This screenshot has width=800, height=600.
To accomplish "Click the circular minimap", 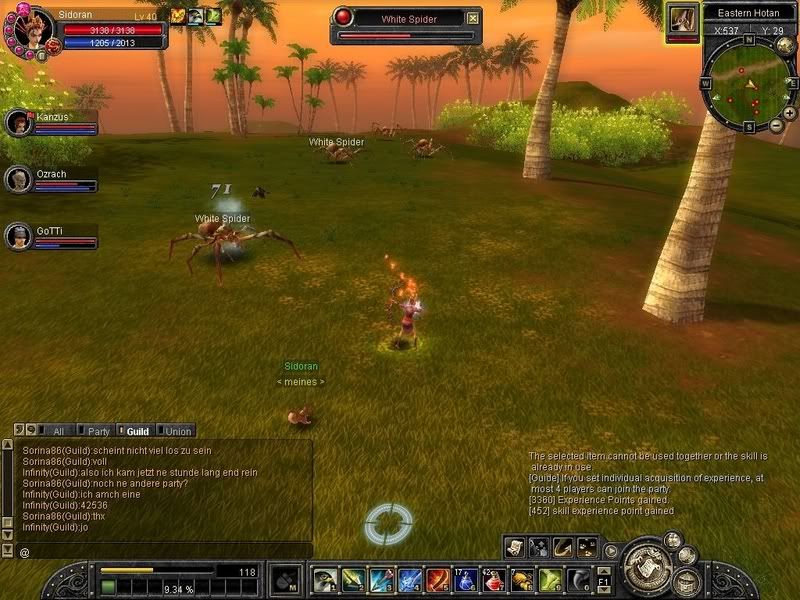I will [745, 84].
